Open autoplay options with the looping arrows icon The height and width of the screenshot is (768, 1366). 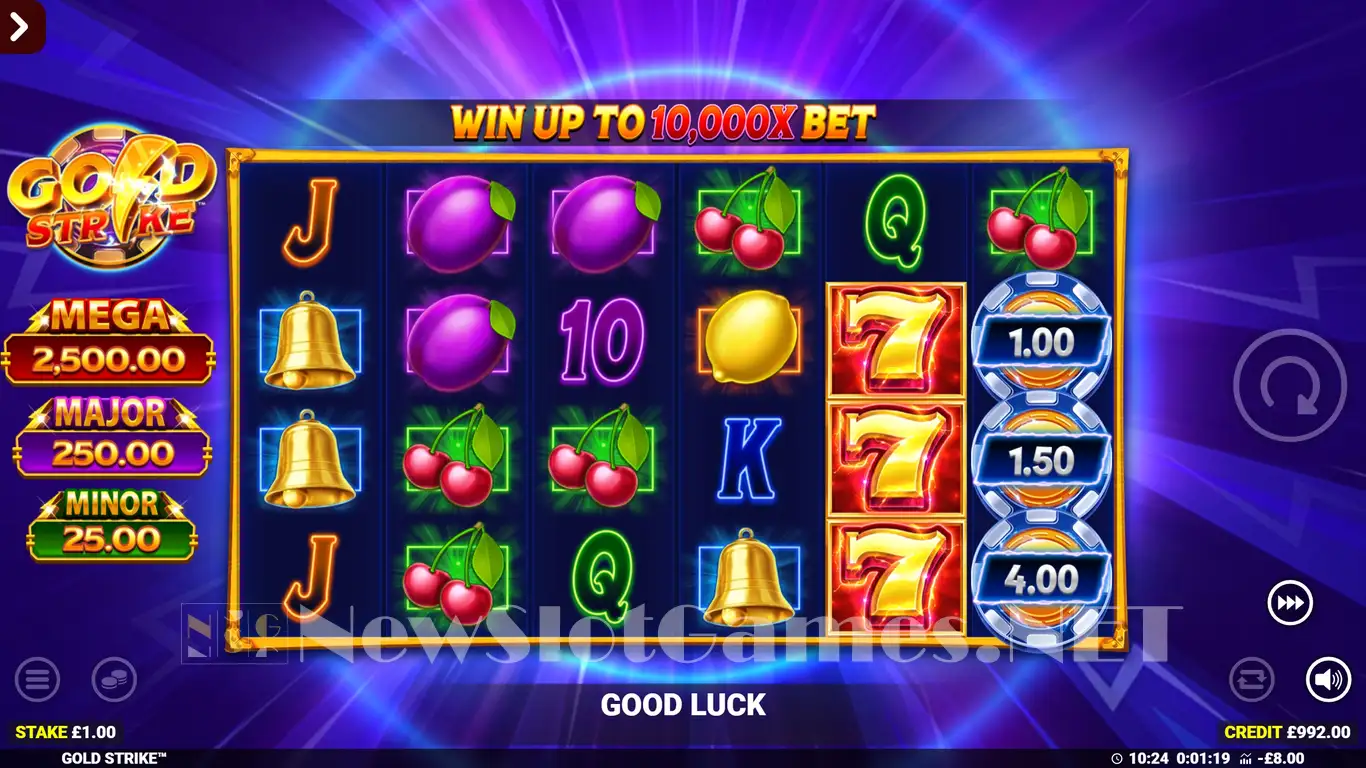1251,680
